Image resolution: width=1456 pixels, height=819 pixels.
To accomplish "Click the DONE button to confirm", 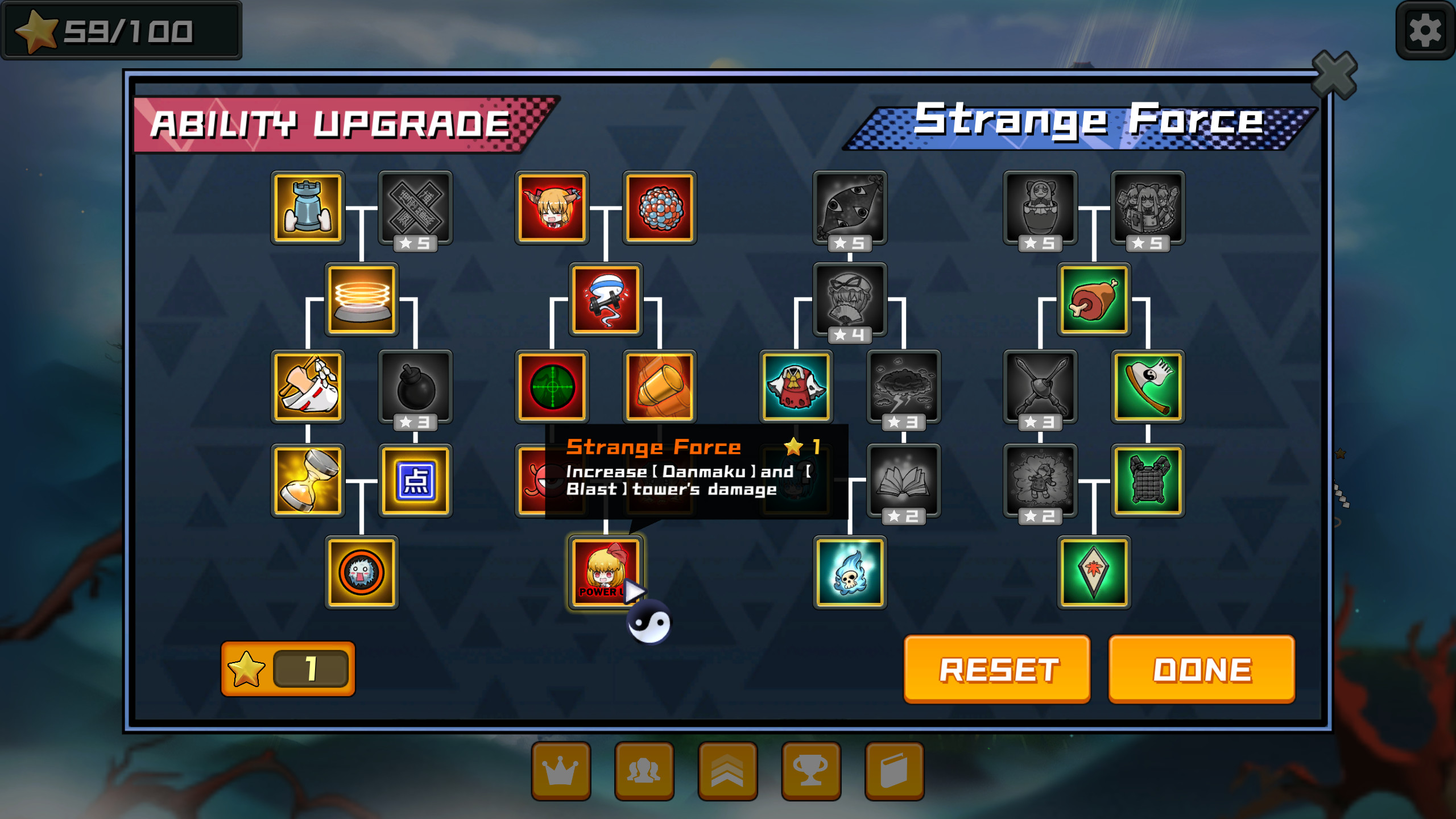I will click(1200, 670).
